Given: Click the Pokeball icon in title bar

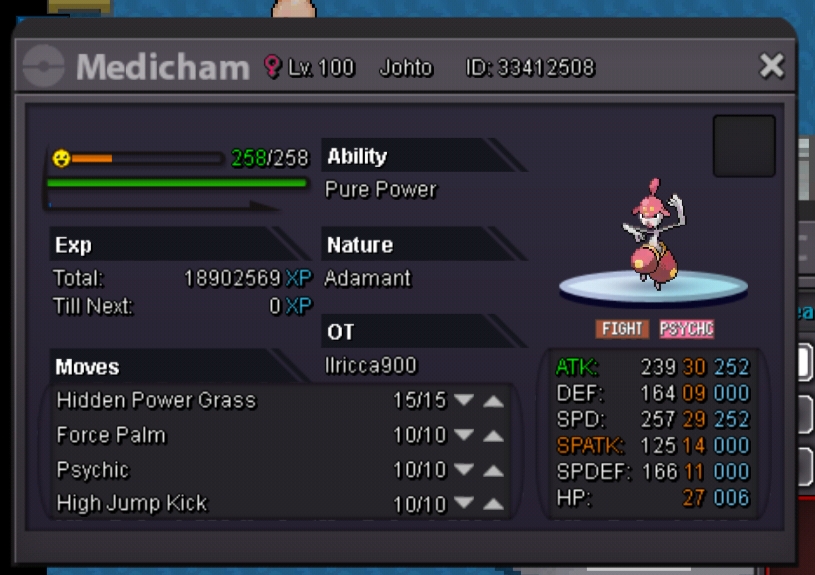Looking at the screenshot, I should click(44, 67).
